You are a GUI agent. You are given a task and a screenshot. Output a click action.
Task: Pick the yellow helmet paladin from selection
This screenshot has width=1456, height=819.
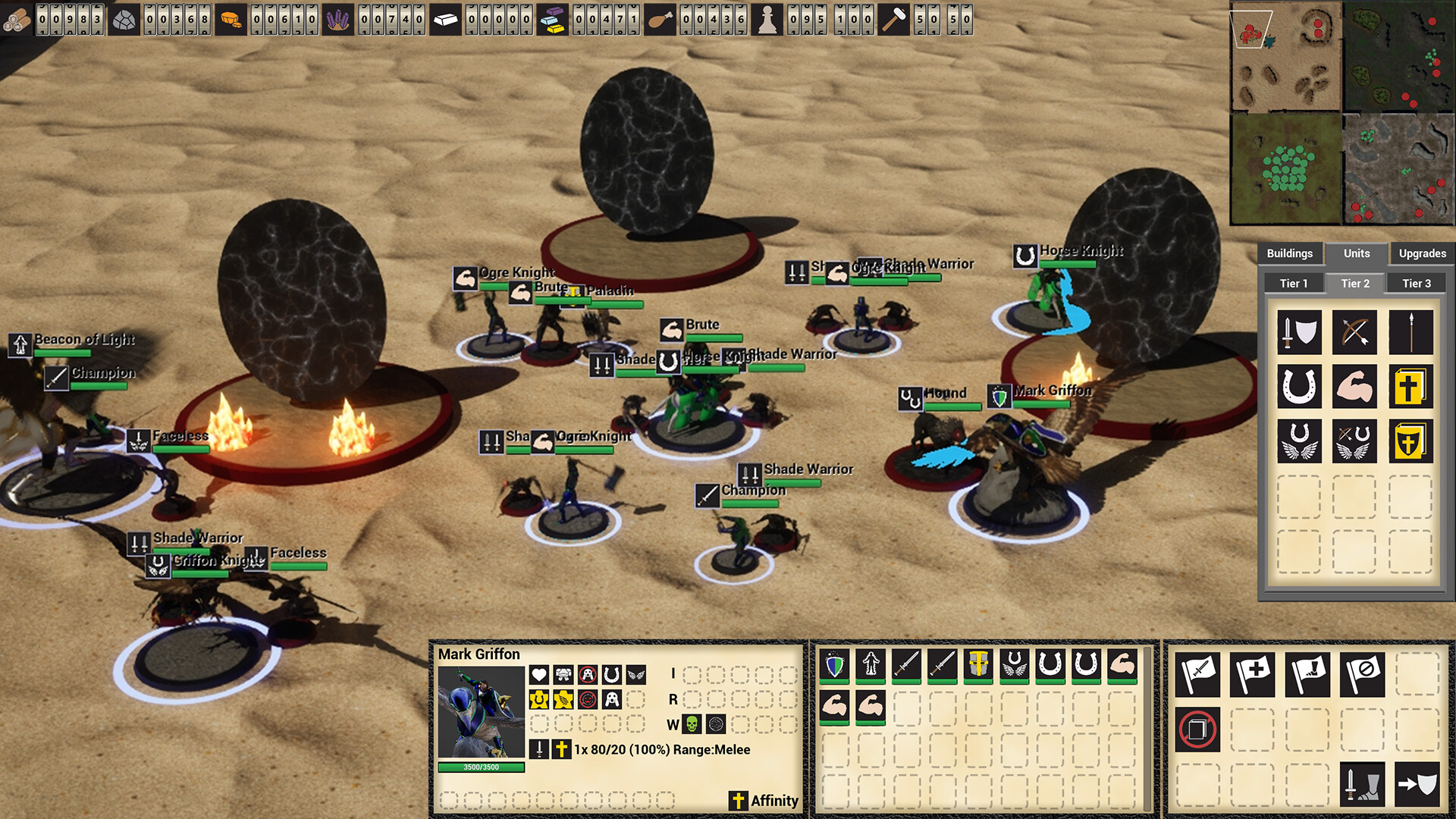pos(978,665)
